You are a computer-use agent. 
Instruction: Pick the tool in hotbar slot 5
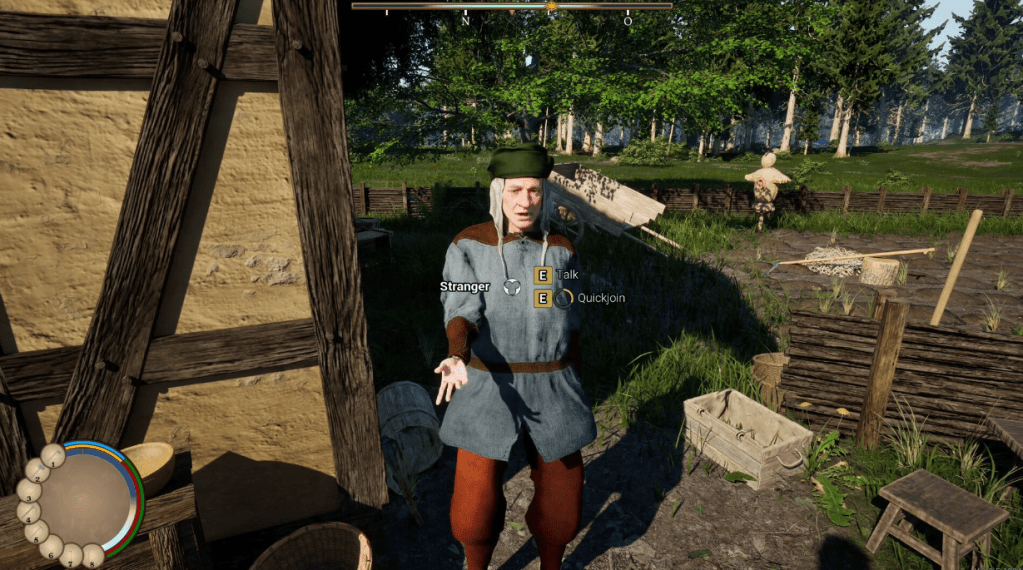click(37, 532)
